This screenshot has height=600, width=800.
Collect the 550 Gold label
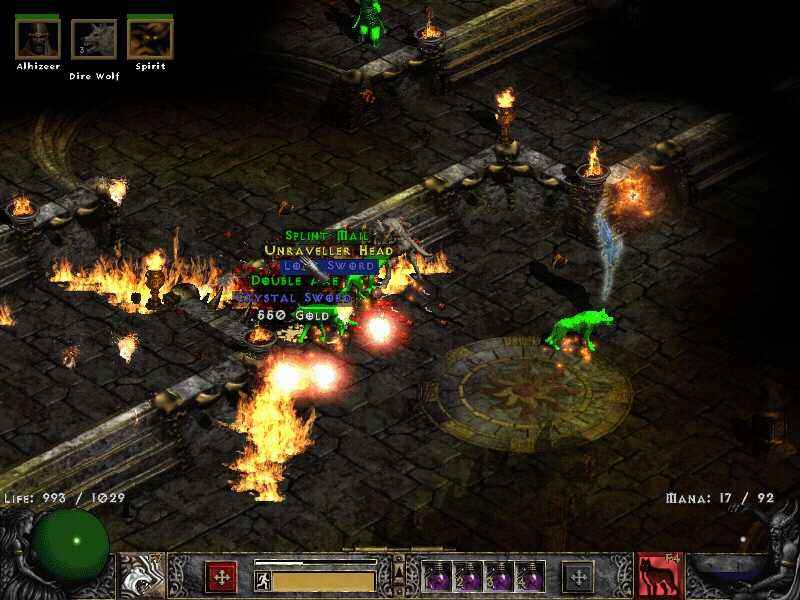(x=291, y=314)
